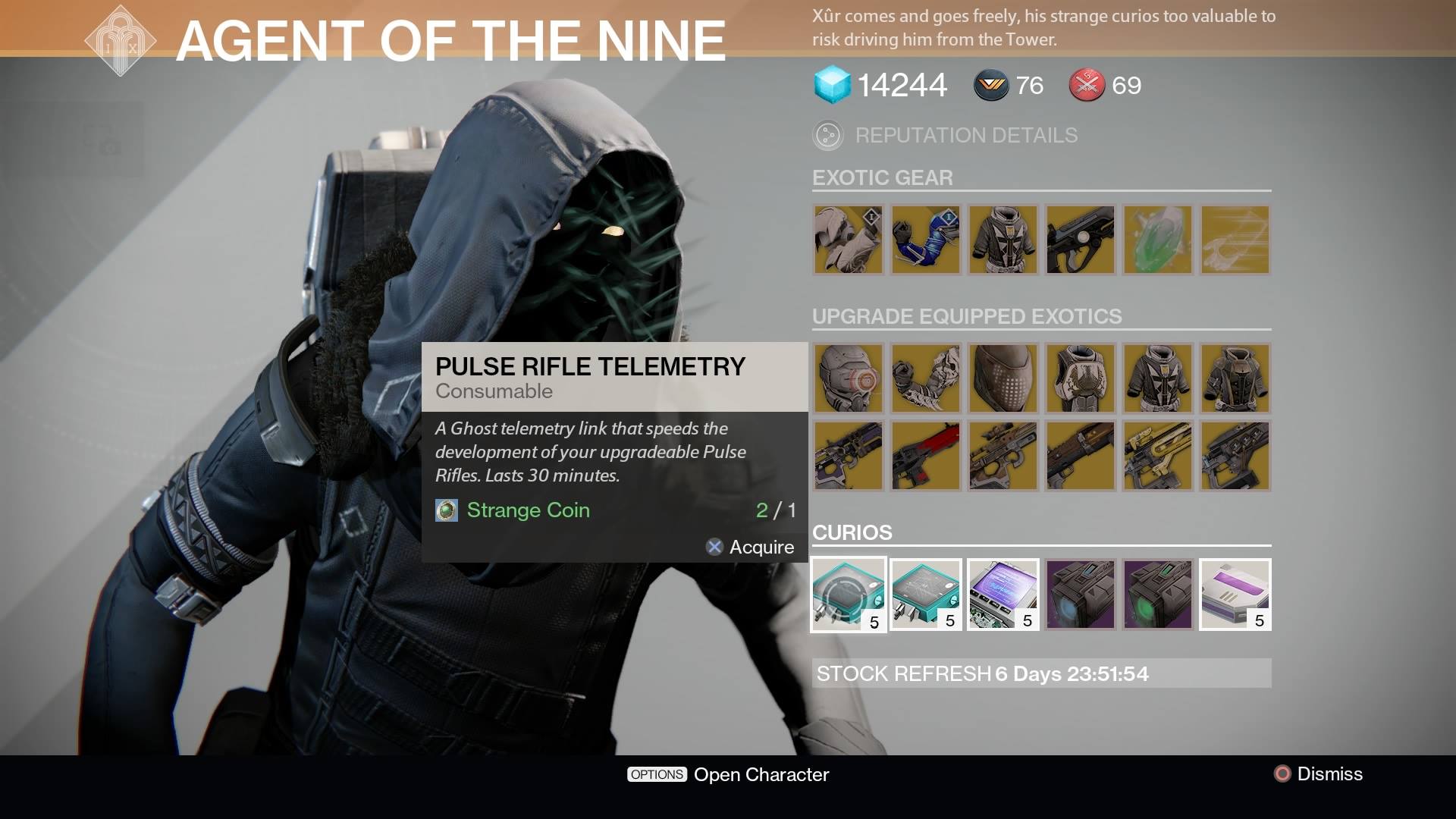This screenshot has width=1456, height=819.
Task: Select the green-core ammo synth curio
Action: pos(1157,595)
